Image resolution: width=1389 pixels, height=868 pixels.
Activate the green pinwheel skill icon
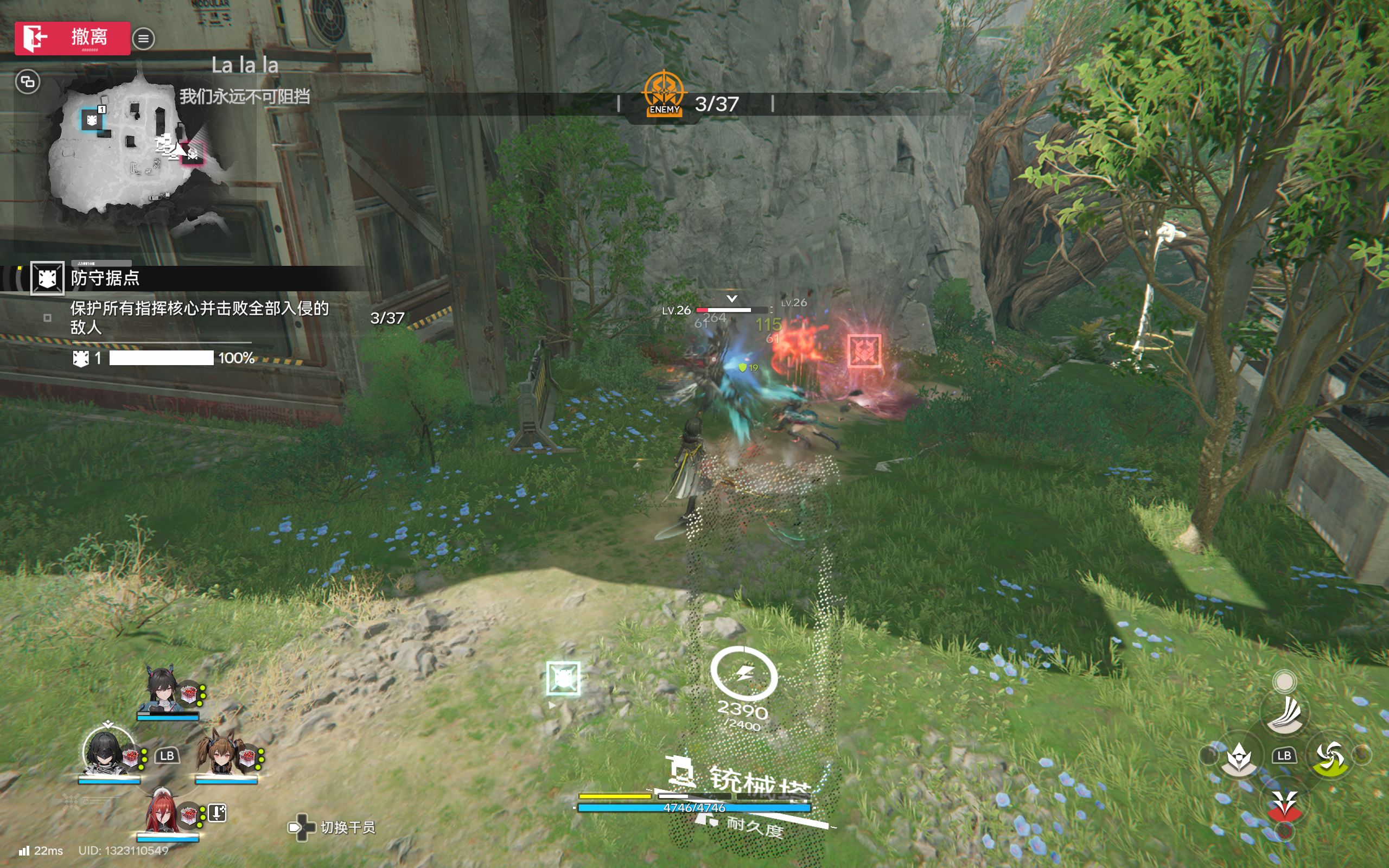tap(1330, 758)
